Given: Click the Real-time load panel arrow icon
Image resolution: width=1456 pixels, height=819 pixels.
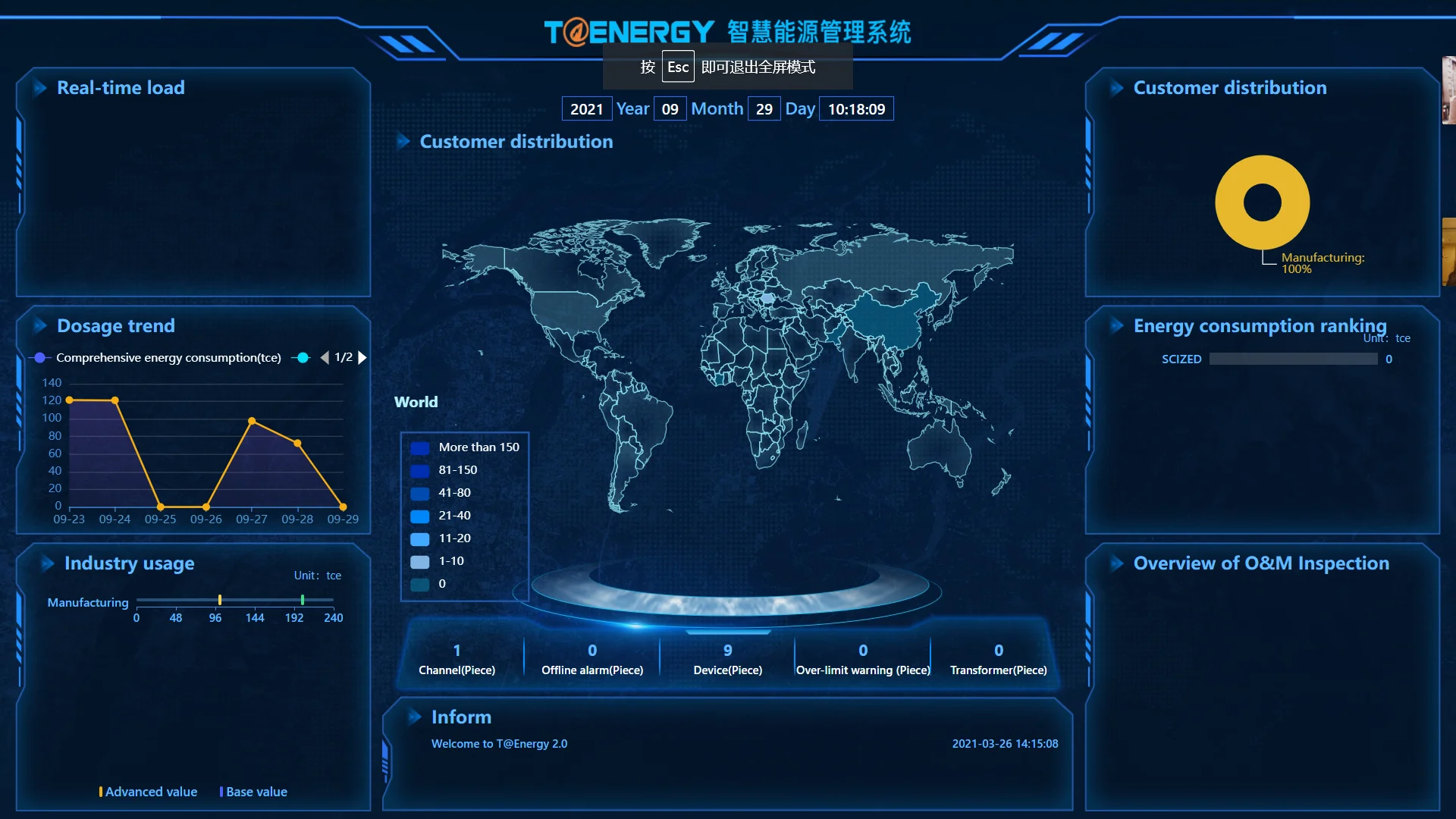Looking at the screenshot, I should tap(39, 88).
